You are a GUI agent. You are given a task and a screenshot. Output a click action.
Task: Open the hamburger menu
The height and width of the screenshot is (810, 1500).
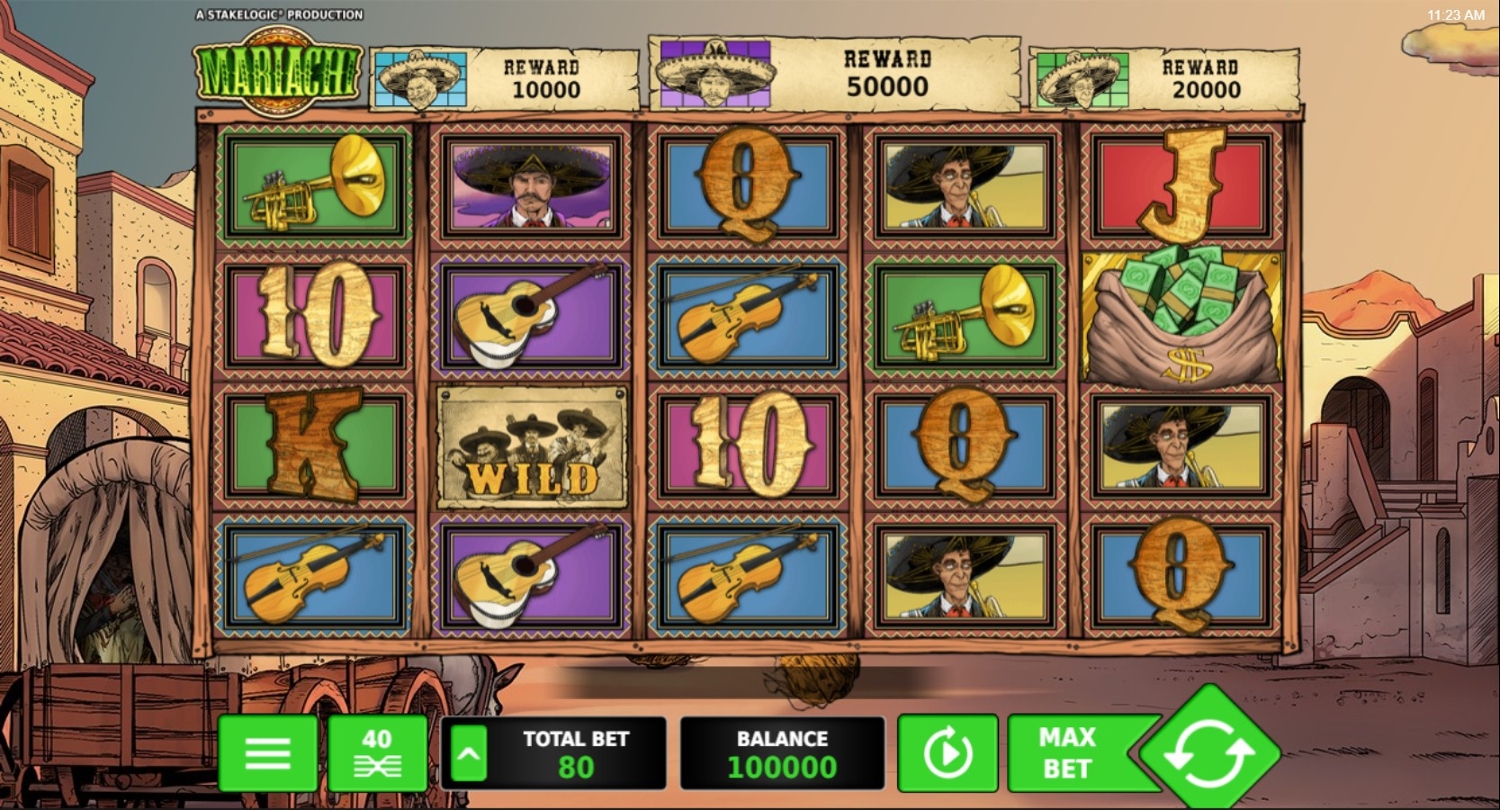[267, 753]
